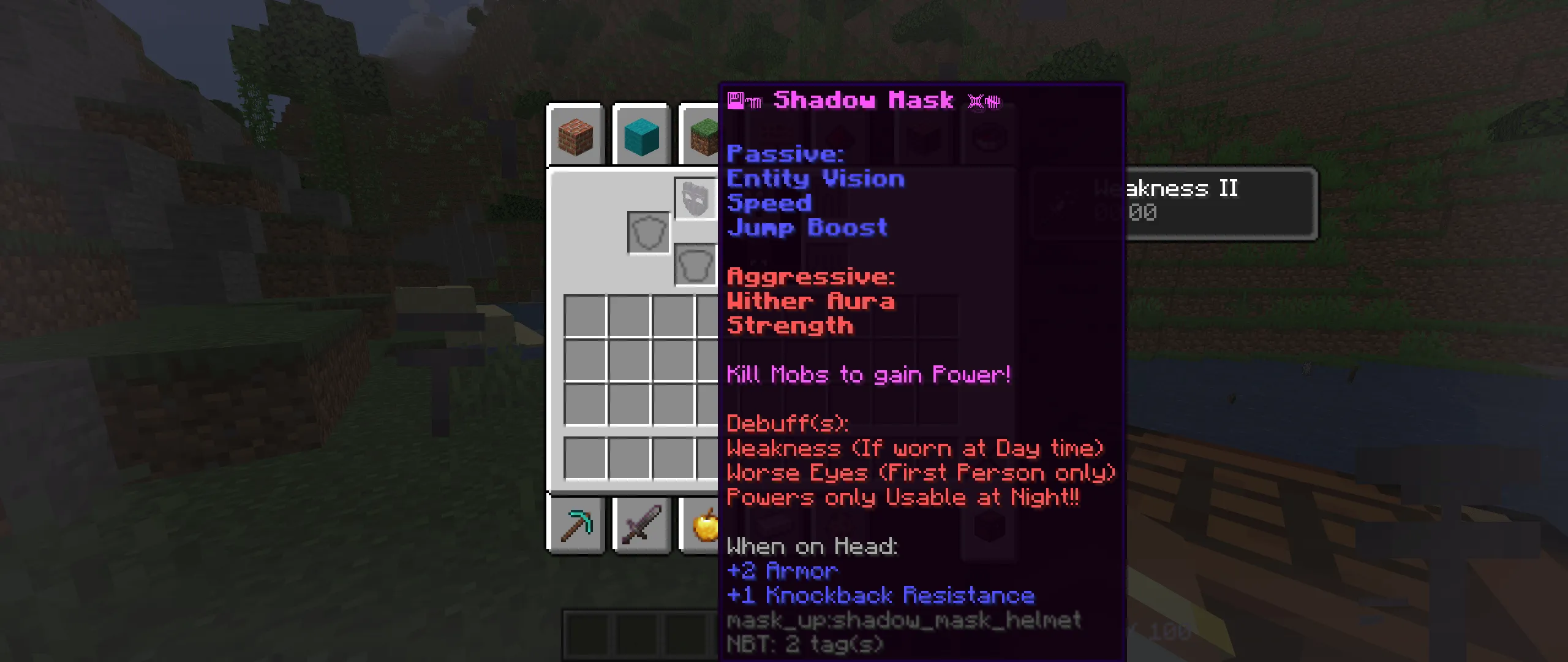Click the mask_up:shadow_mask_helmet identifier text
The image size is (1568, 662).
903,620
